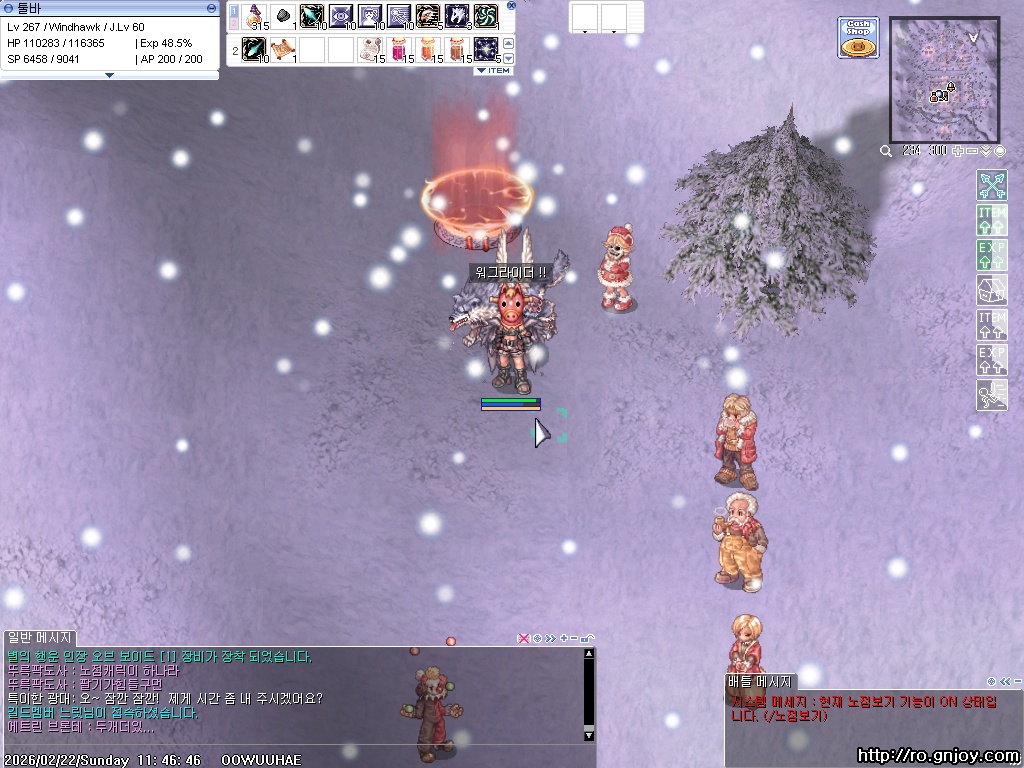Activate the starry night skill icon
The image size is (1024, 768).
point(485,48)
